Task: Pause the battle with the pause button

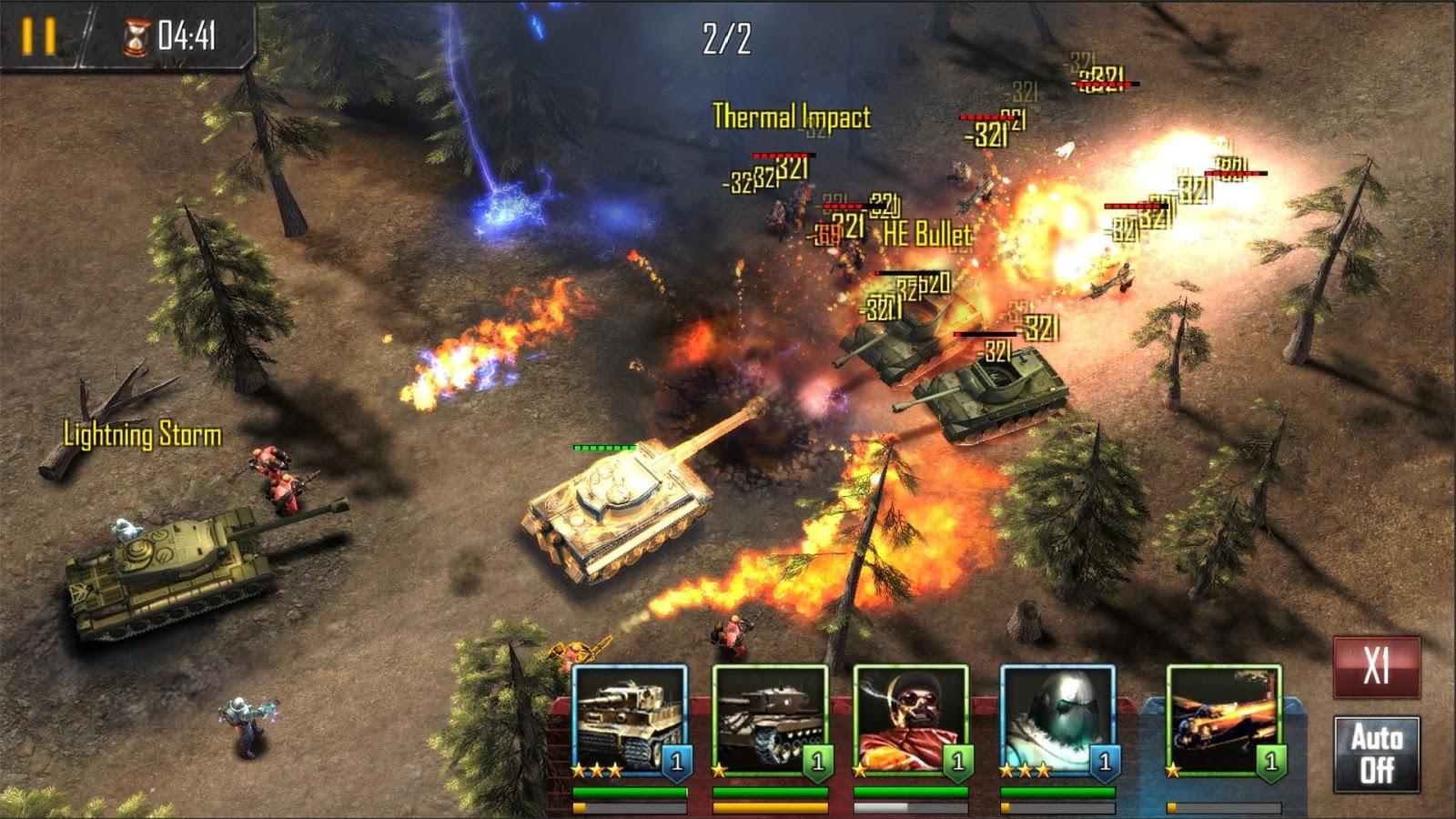Action: [39, 35]
